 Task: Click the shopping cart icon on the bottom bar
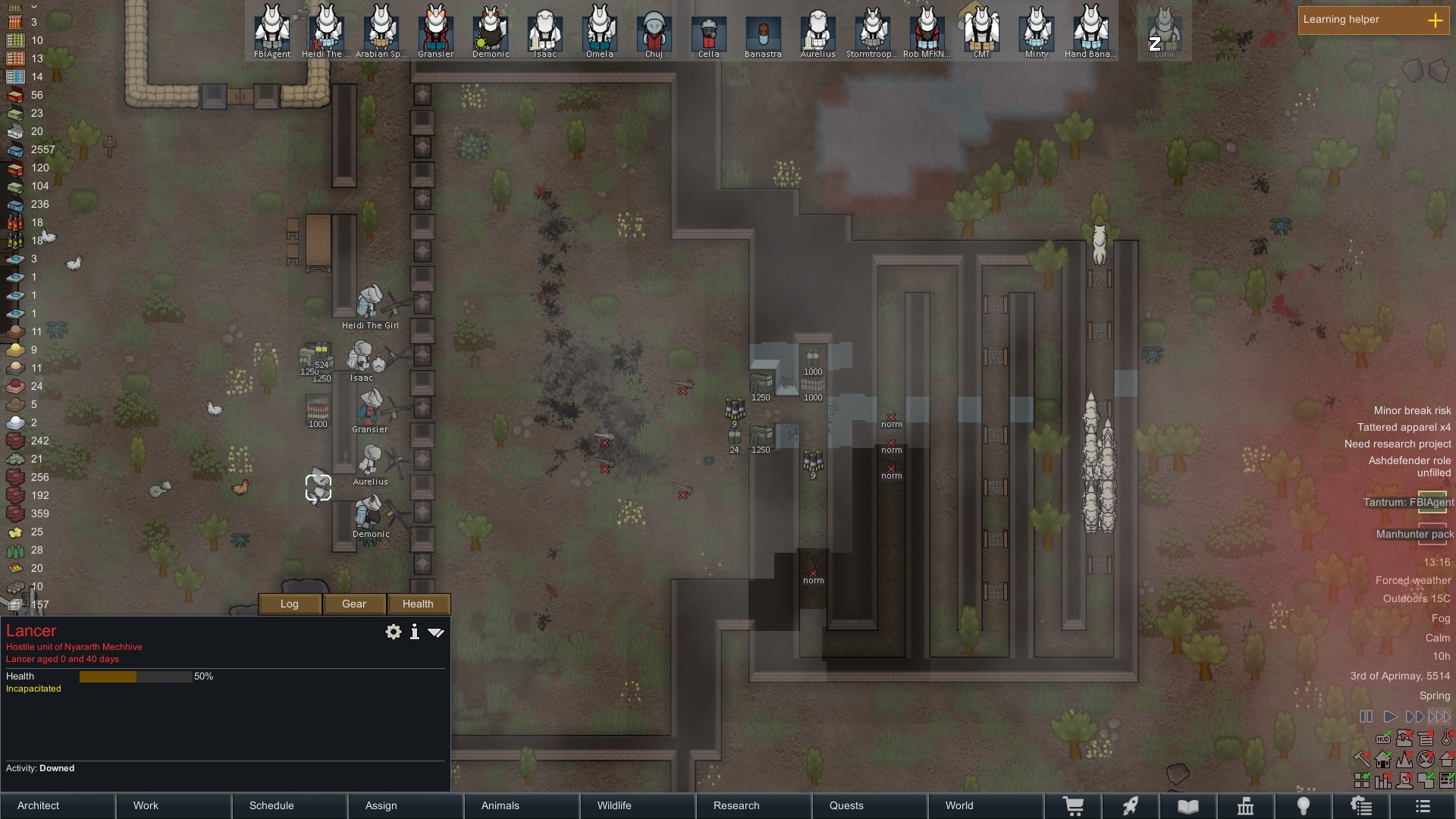(x=1075, y=806)
